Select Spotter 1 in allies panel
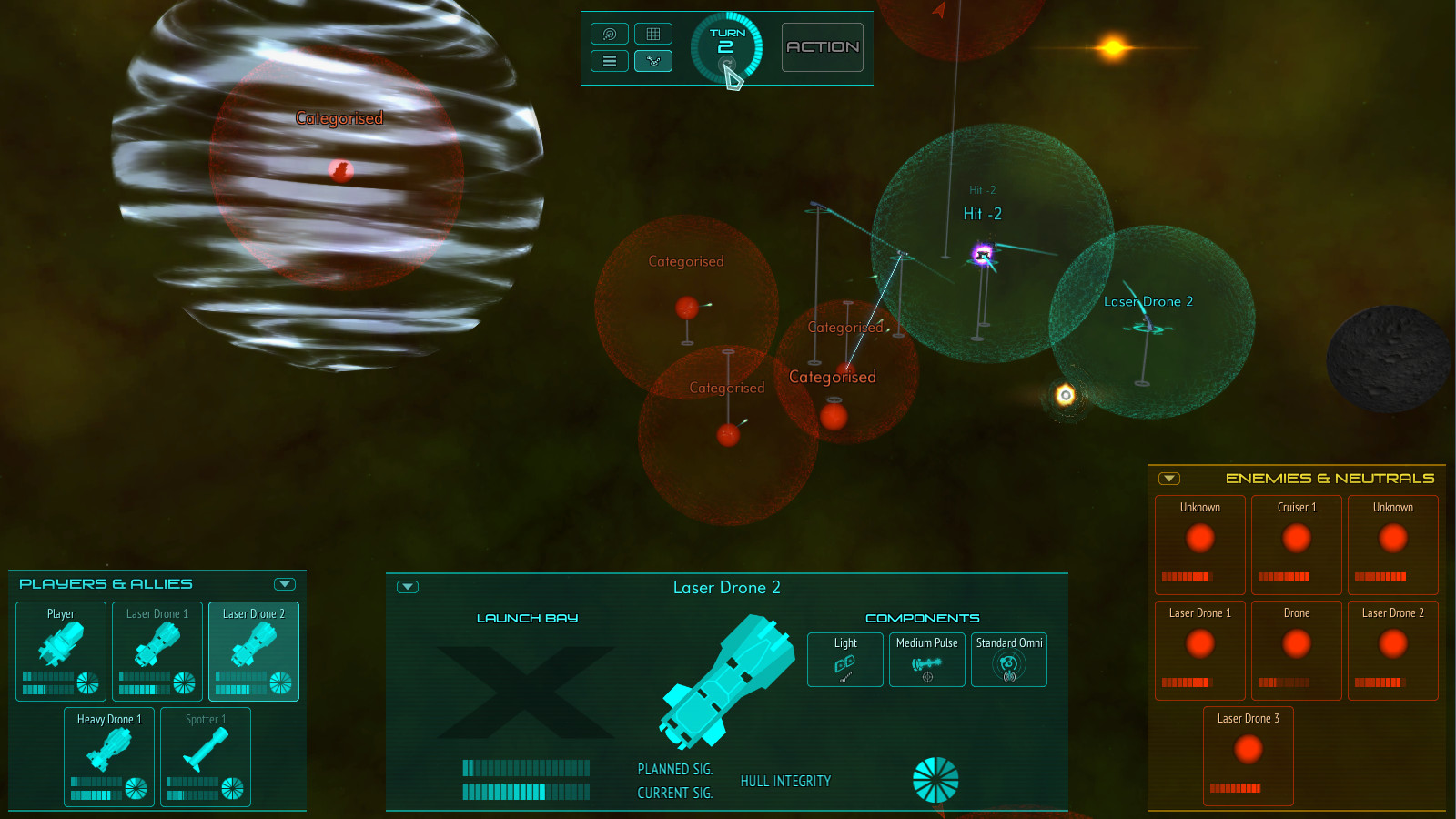Screen dimensions: 1456x819 click(x=206, y=756)
